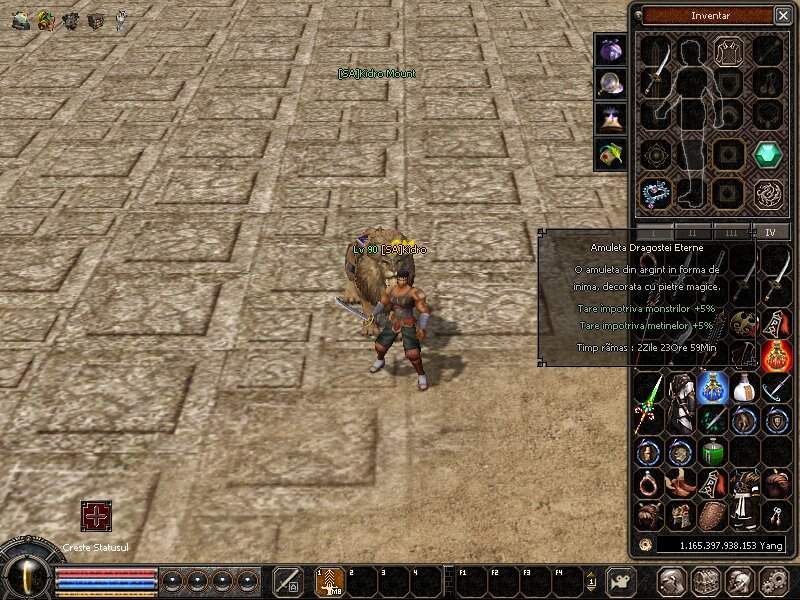Switch to inventory page IV
Screen dimensions: 800x600
pos(770,232)
